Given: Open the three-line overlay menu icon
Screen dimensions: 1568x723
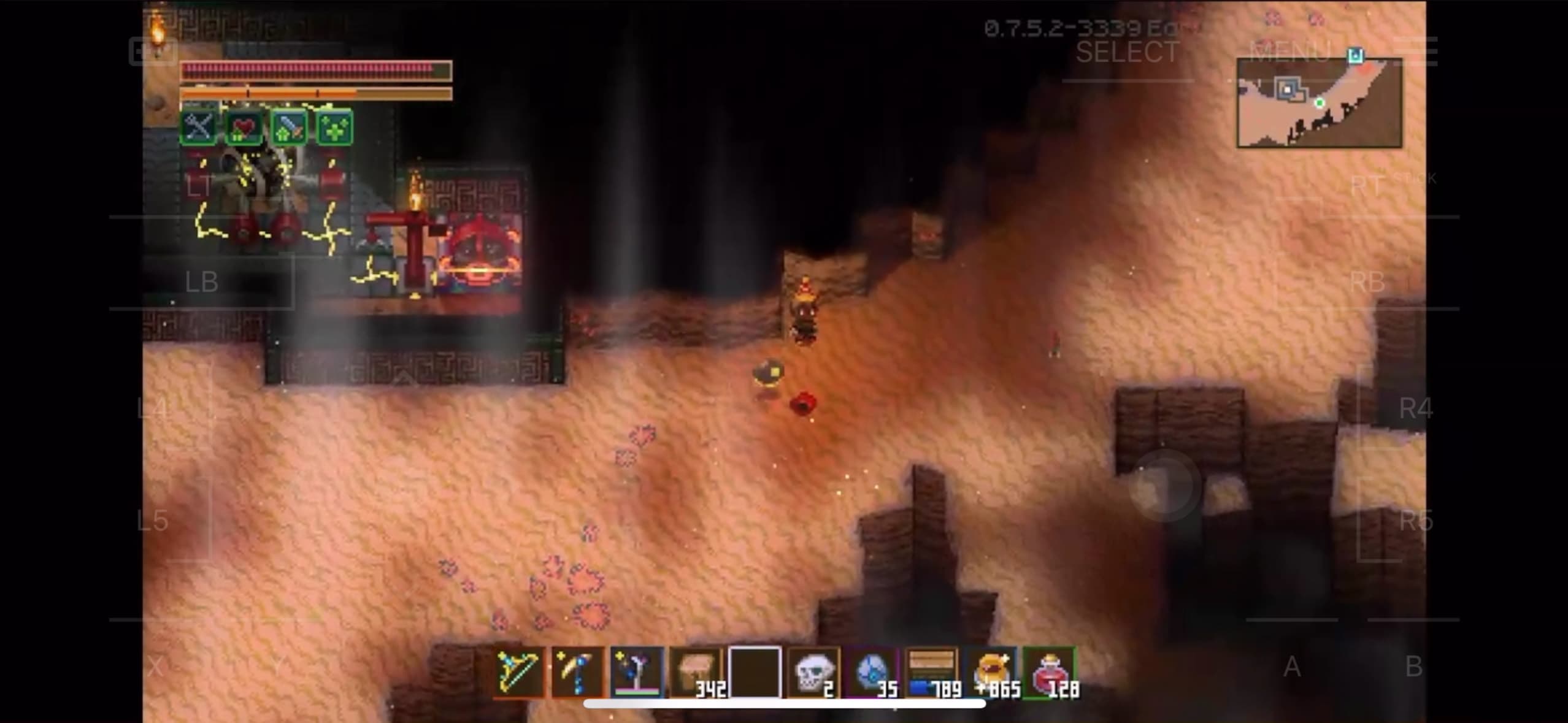Looking at the screenshot, I should point(1416,50).
